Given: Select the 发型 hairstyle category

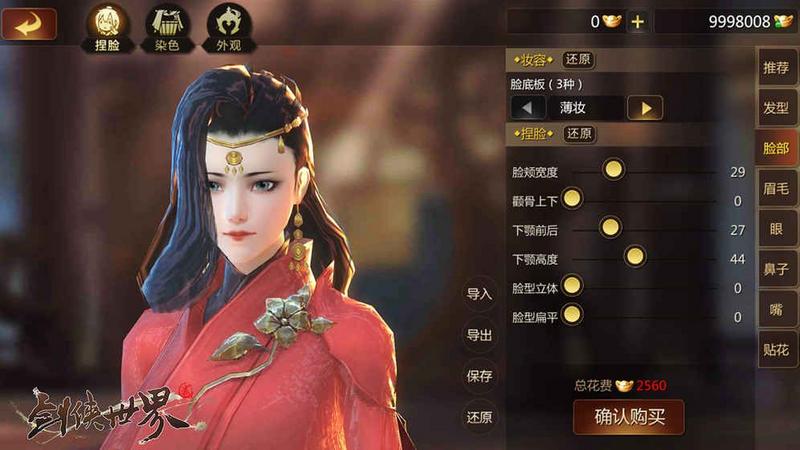Looking at the screenshot, I should point(776,108).
